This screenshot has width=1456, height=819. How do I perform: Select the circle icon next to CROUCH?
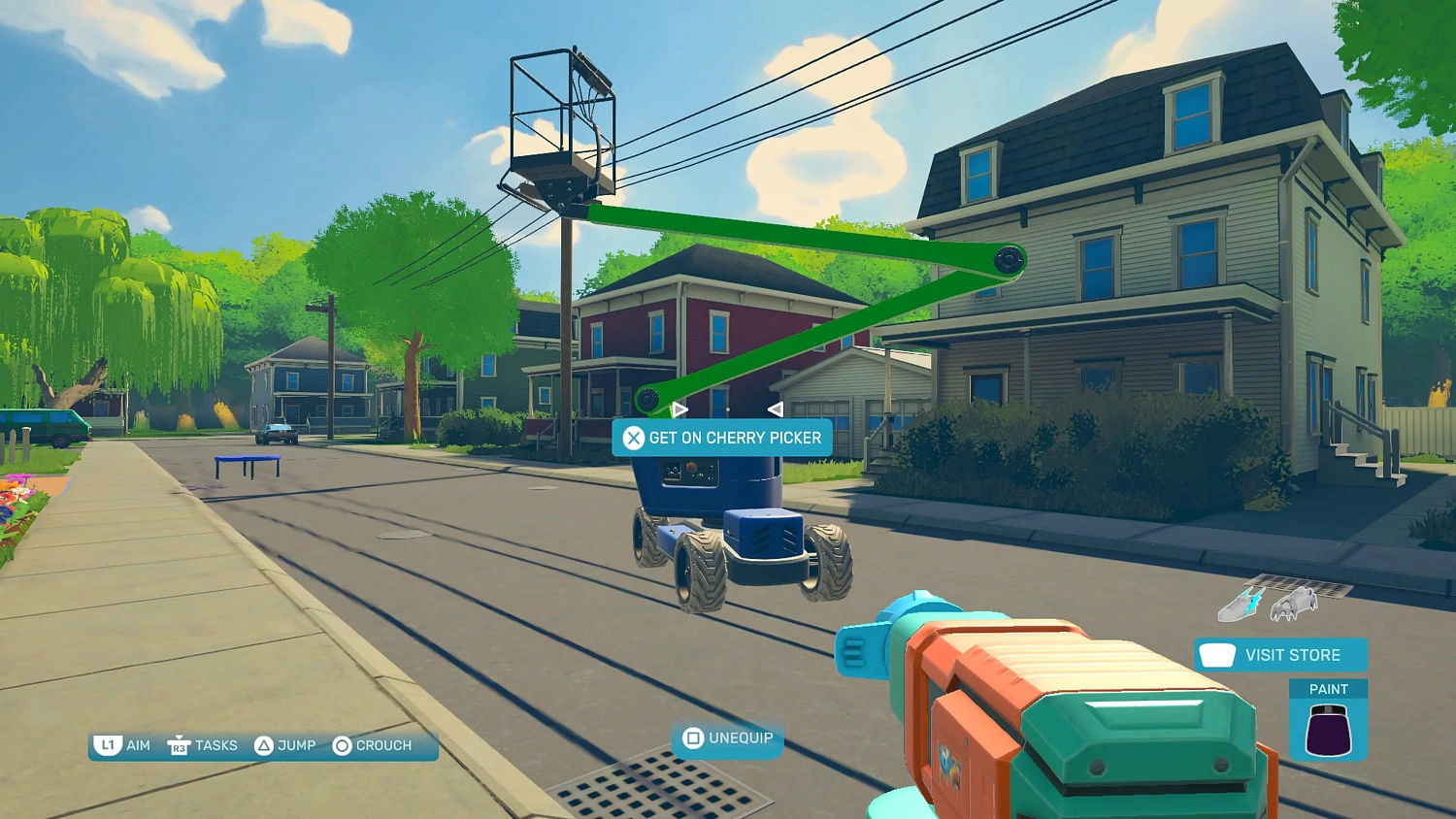coord(341,745)
